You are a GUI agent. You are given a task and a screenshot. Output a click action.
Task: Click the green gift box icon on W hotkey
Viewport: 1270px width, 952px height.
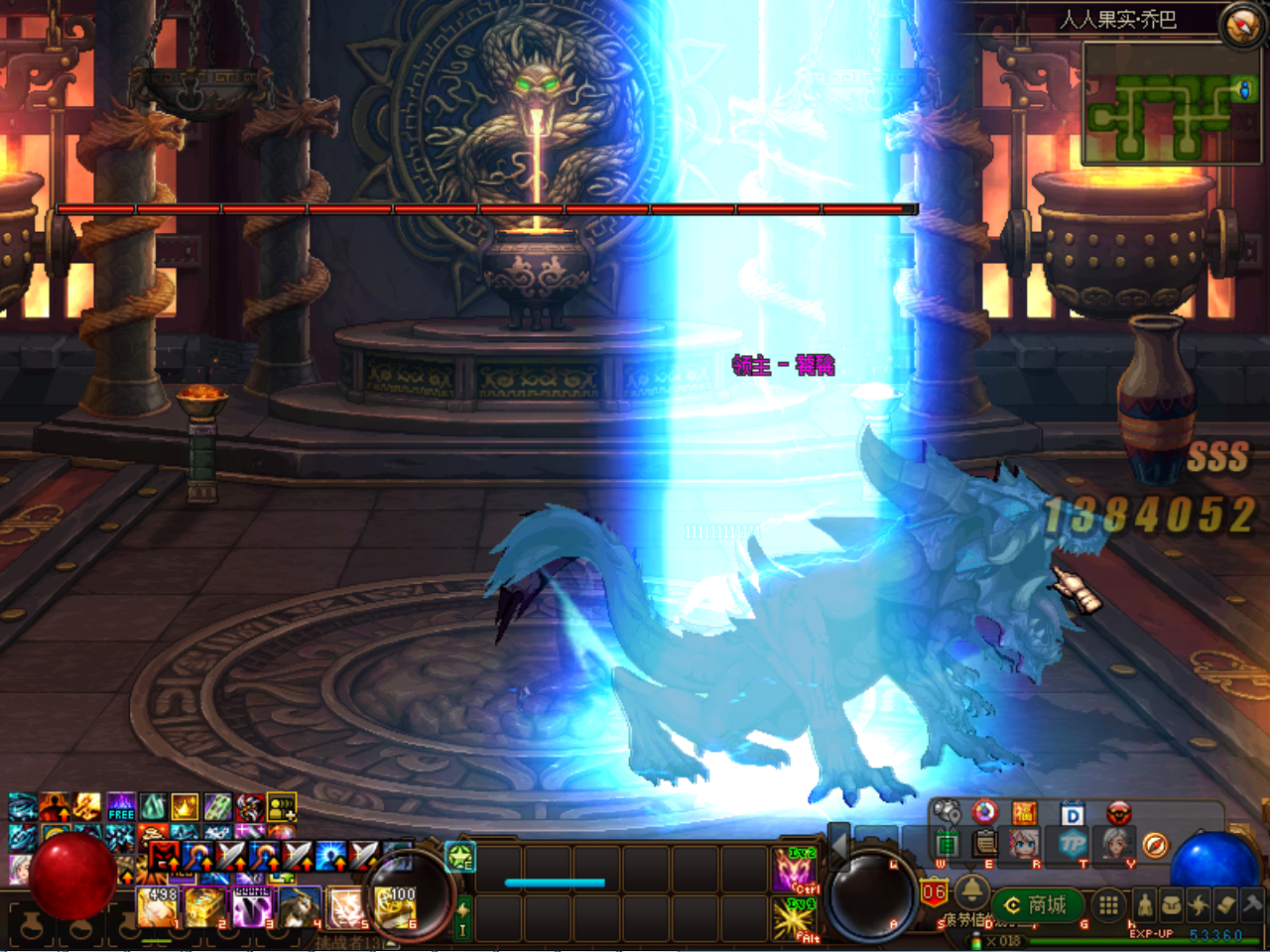[x=948, y=842]
